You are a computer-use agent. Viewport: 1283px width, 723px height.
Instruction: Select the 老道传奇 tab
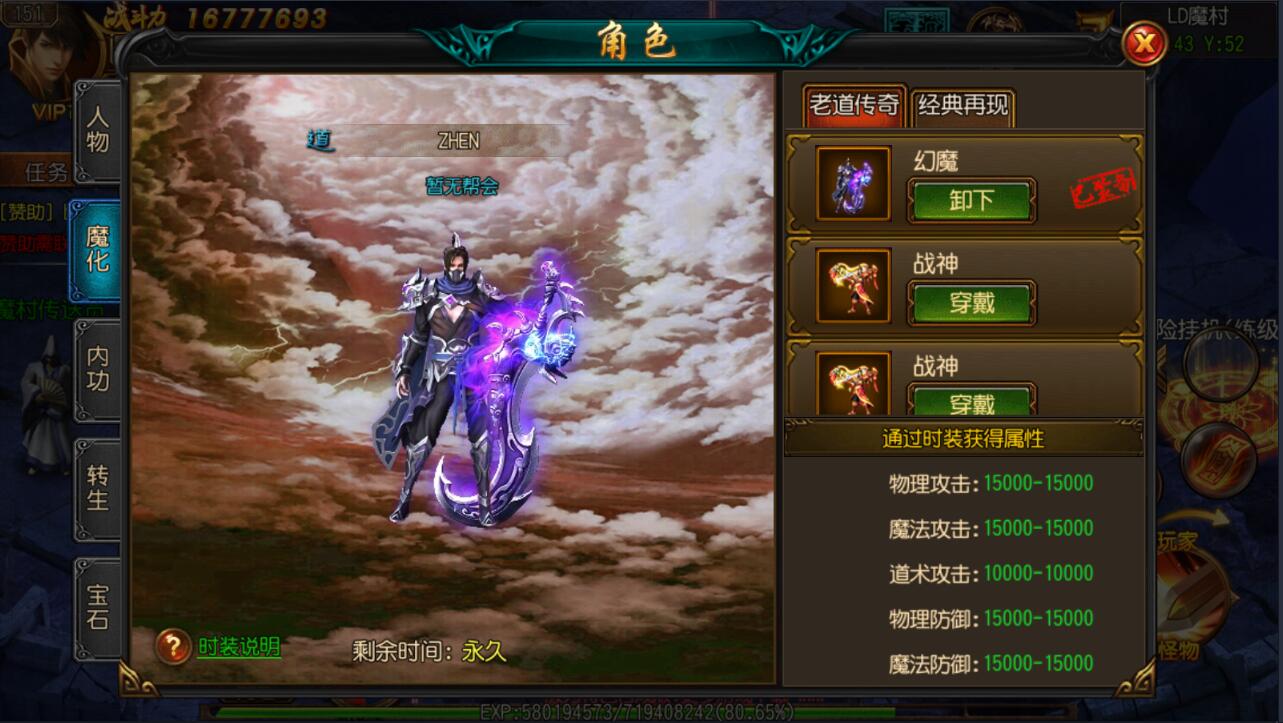coord(854,104)
